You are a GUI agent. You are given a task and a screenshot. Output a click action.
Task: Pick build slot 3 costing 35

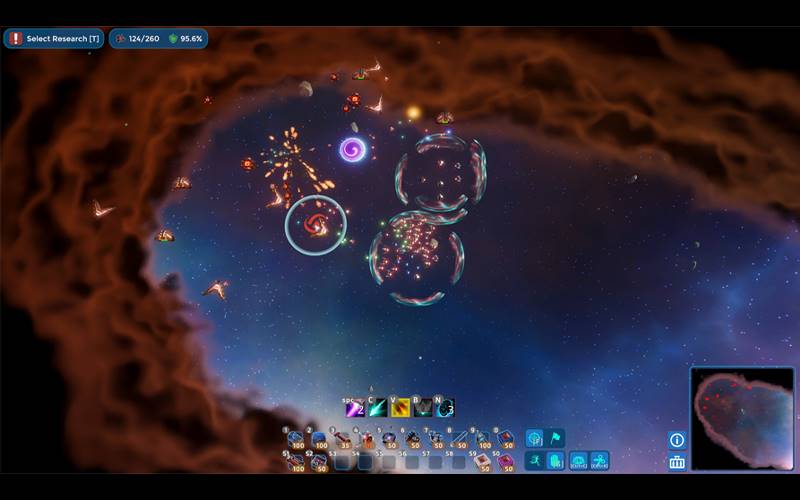pyautogui.click(x=342, y=439)
